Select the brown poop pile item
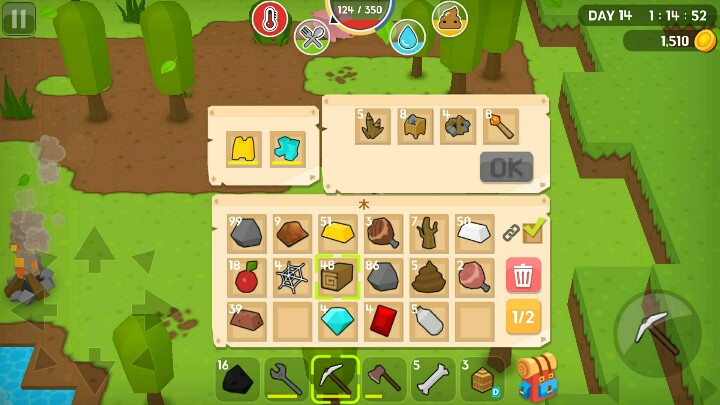This screenshot has height=405, width=720. click(x=429, y=276)
